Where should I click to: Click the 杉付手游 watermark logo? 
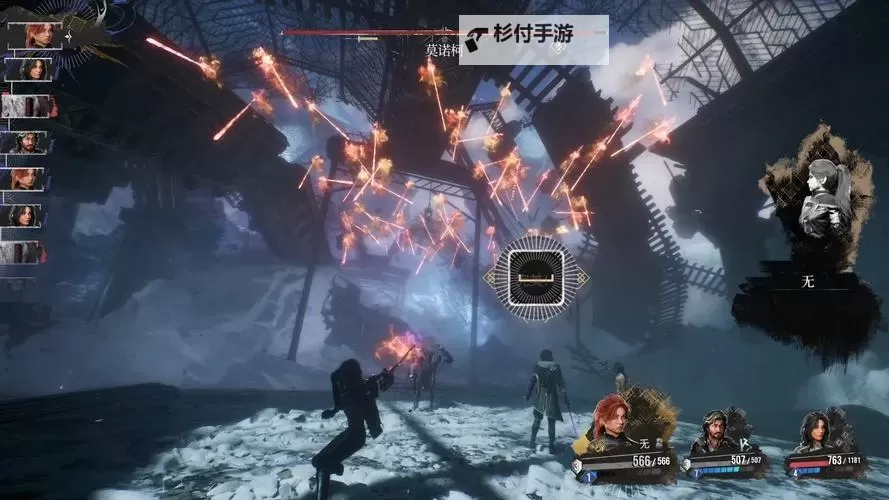tap(534, 40)
